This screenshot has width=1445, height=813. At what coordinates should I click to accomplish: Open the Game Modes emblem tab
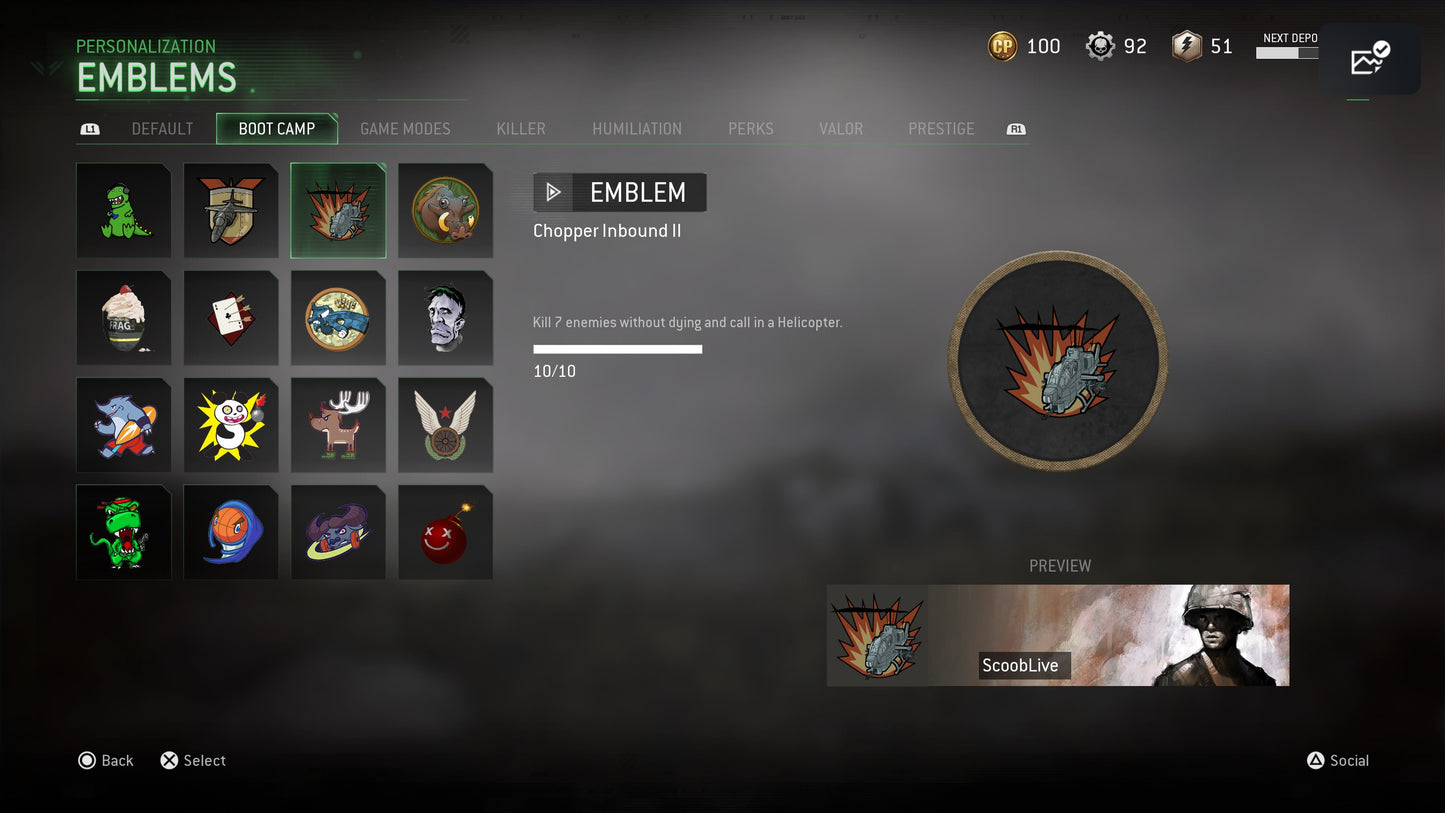coord(405,129)
